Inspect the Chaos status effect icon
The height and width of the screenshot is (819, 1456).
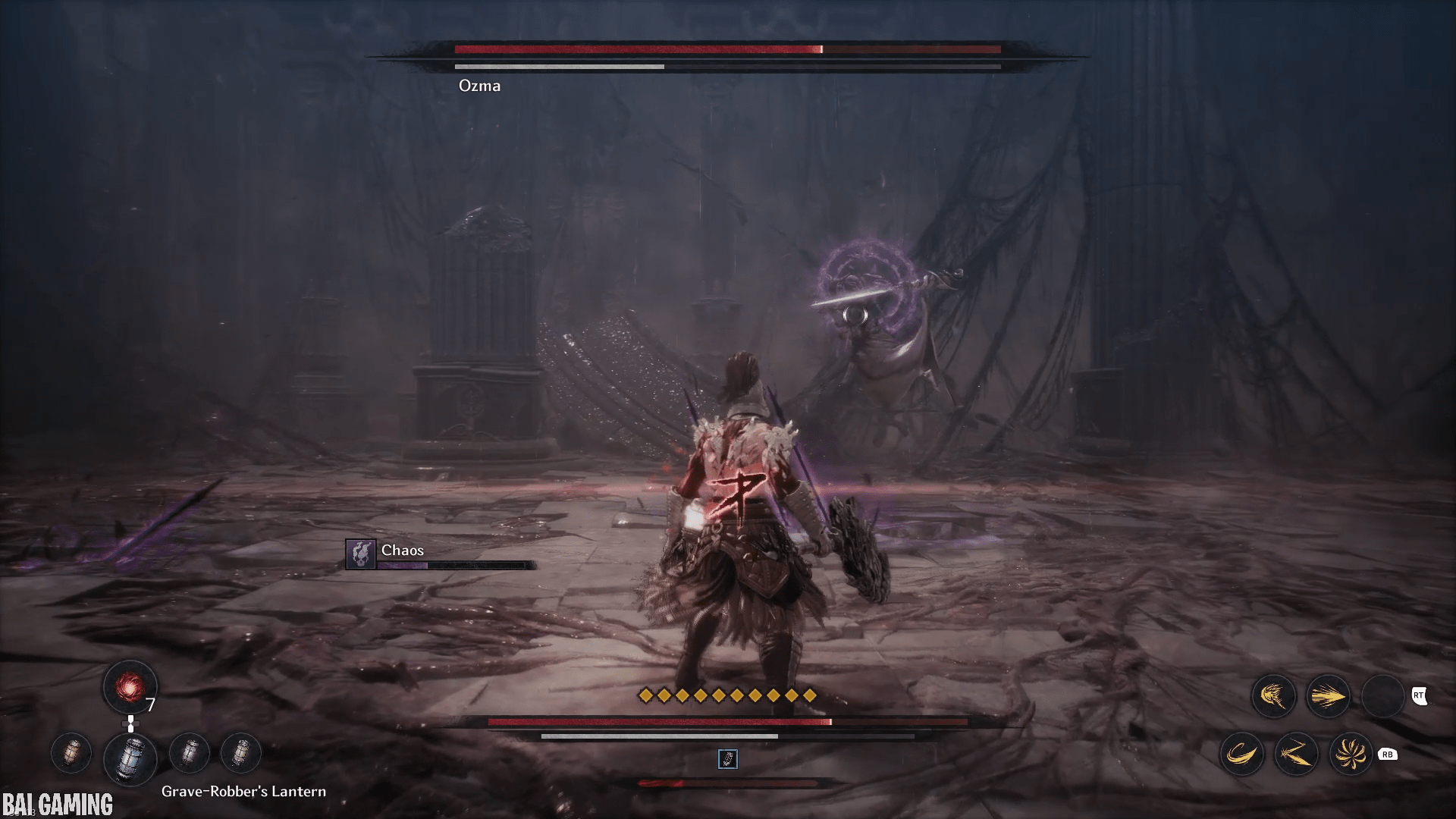coord(361,554)
